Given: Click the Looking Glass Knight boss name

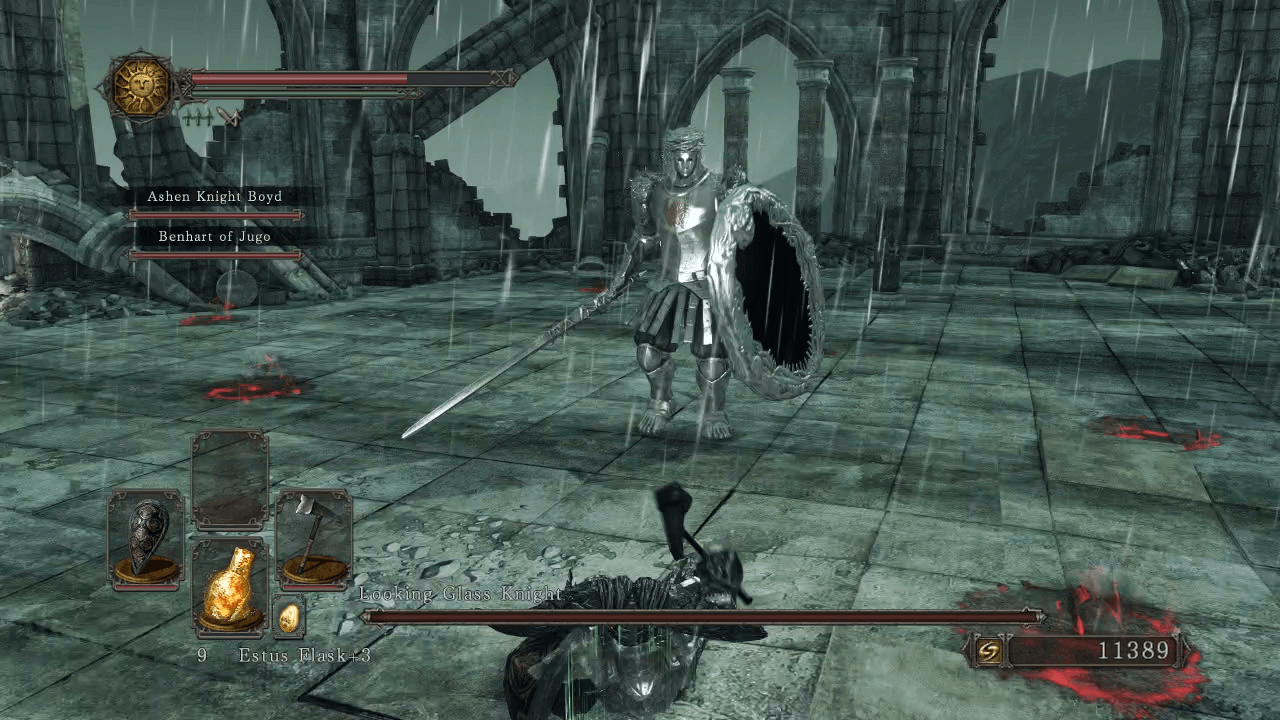Looking at the screenshot, I should tap(460, 592).
